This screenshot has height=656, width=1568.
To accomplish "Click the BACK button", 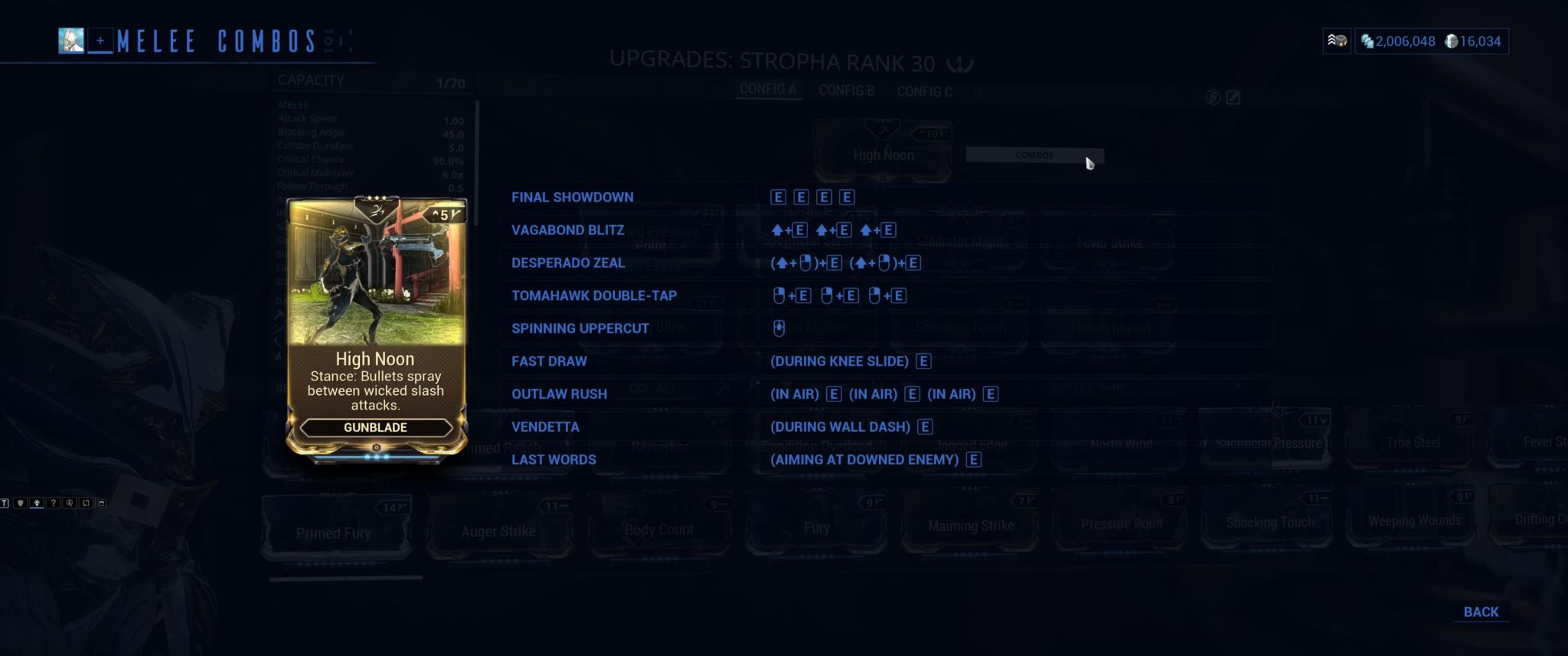I will [x=1481, y=612].
